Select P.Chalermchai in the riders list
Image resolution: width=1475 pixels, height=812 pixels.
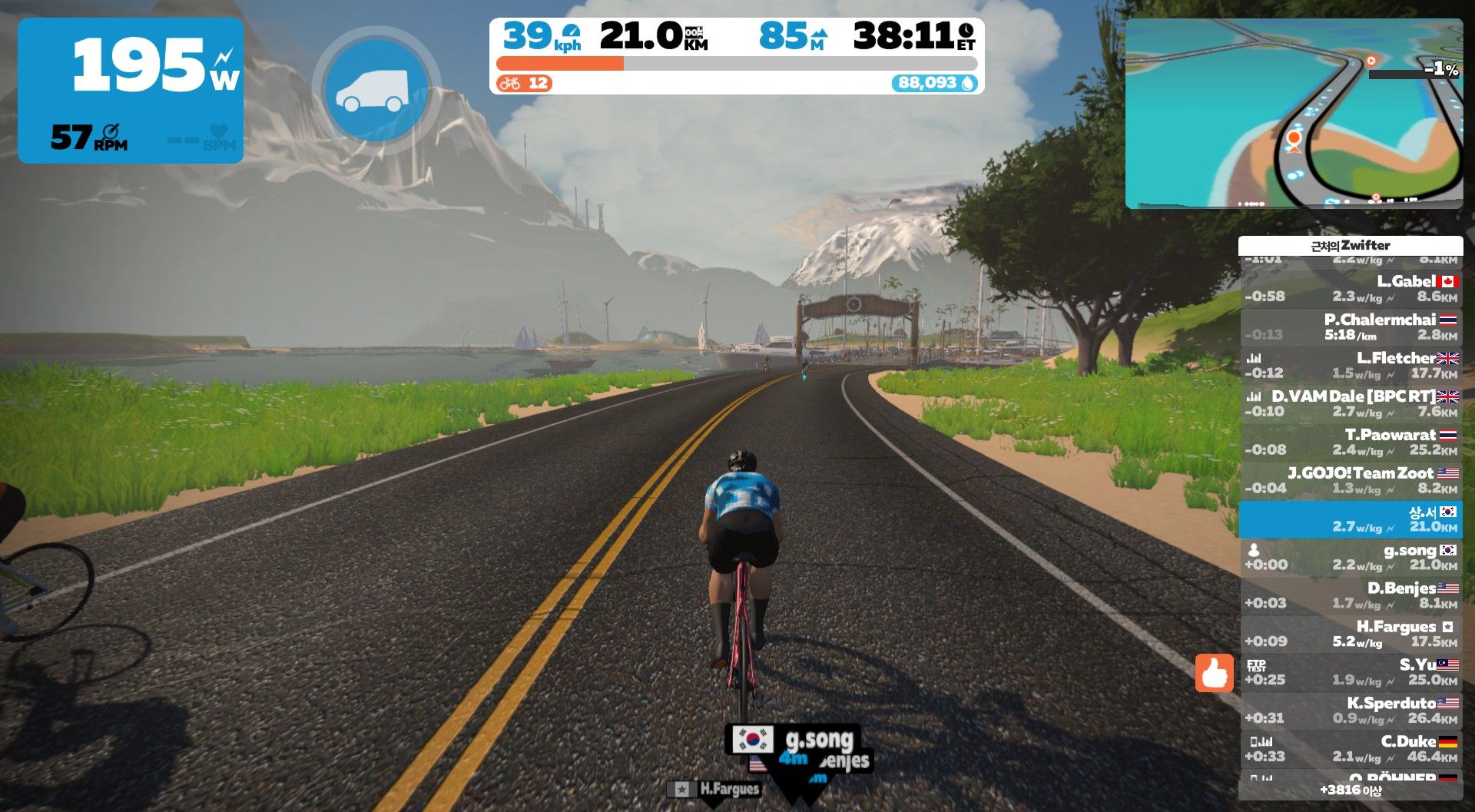(1351, 327)
